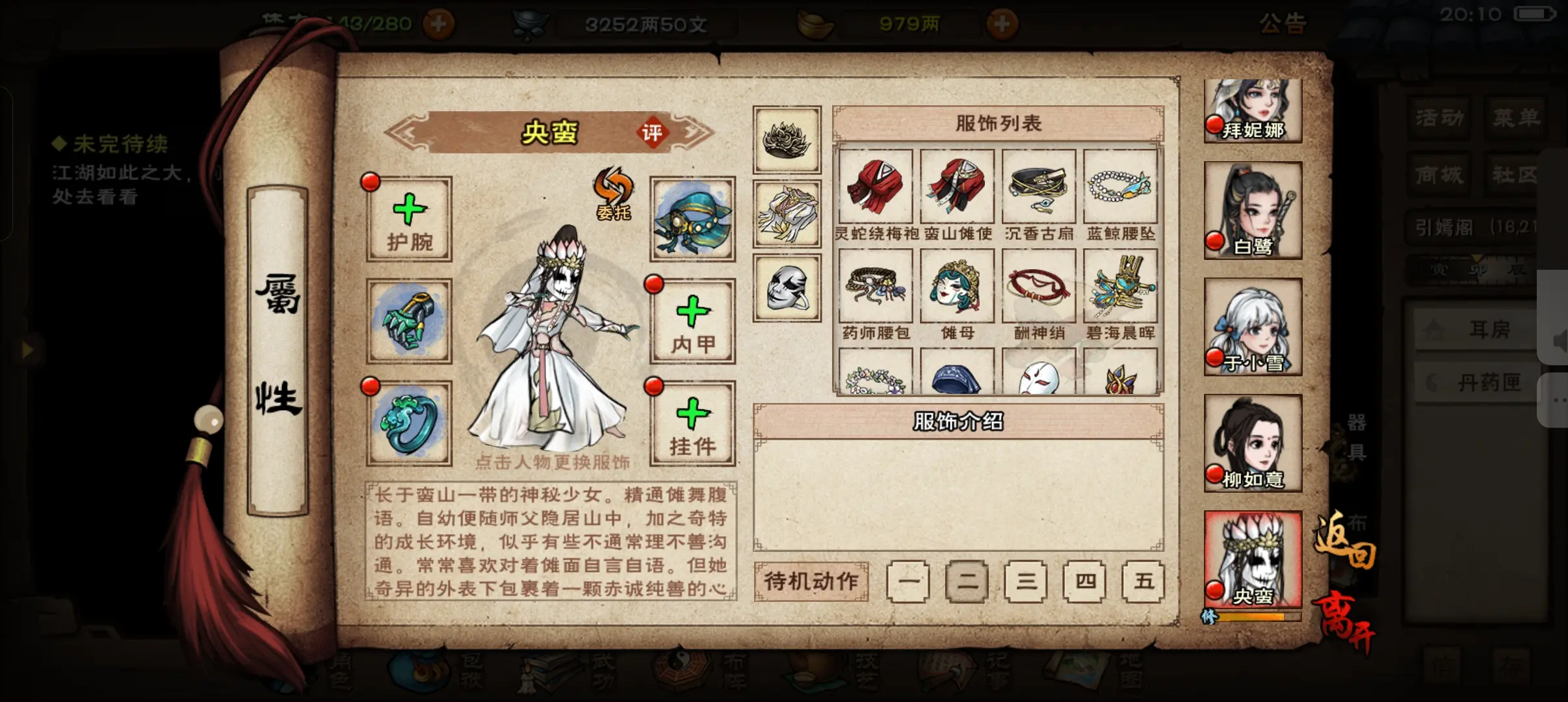Image resolution: width=1568 pixels, height=702 pixels.
Task: Click 返回 to go back
Action: pyautogui.click(x=1344, y=541)
